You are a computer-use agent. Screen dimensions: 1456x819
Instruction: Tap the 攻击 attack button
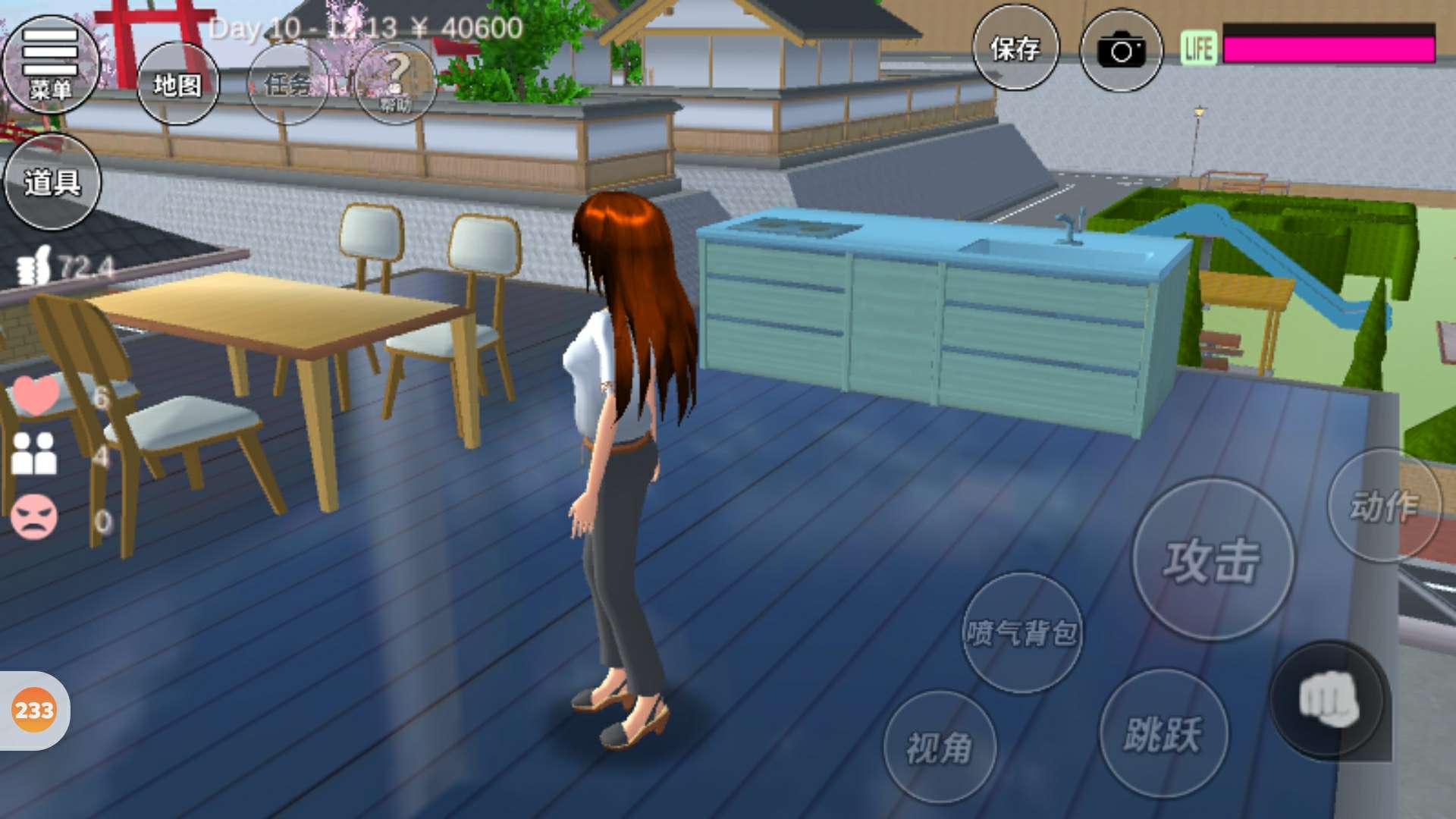[x=1213, y=560]
